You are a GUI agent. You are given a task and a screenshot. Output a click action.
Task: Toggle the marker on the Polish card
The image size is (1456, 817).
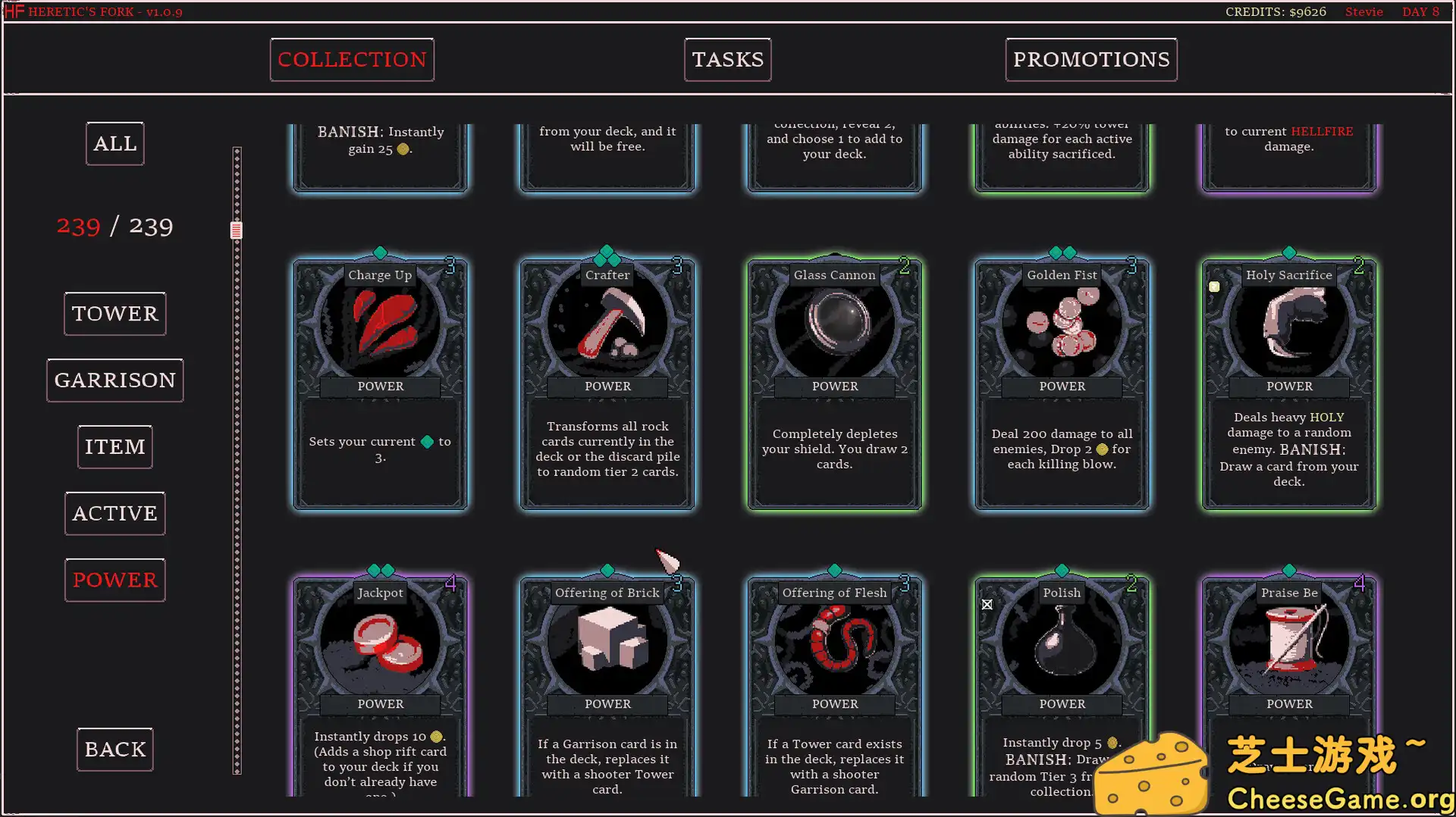[987, 604]
